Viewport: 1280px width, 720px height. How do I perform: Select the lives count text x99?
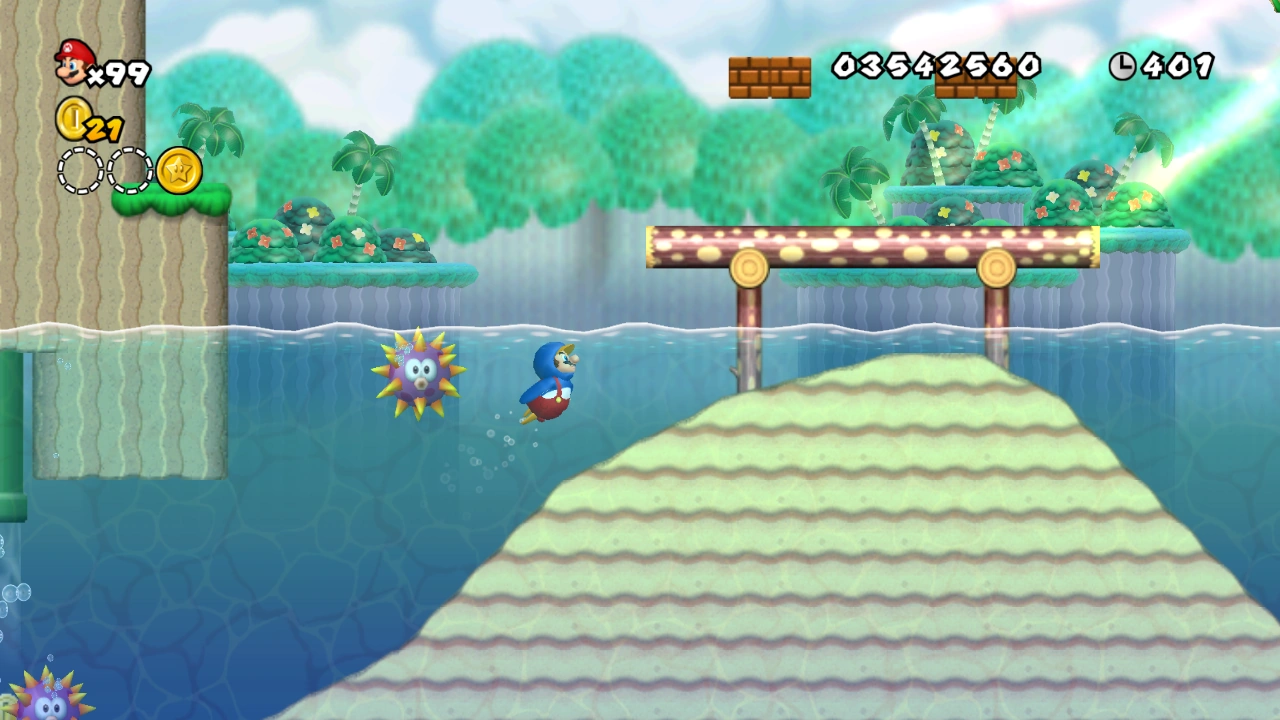122,72
